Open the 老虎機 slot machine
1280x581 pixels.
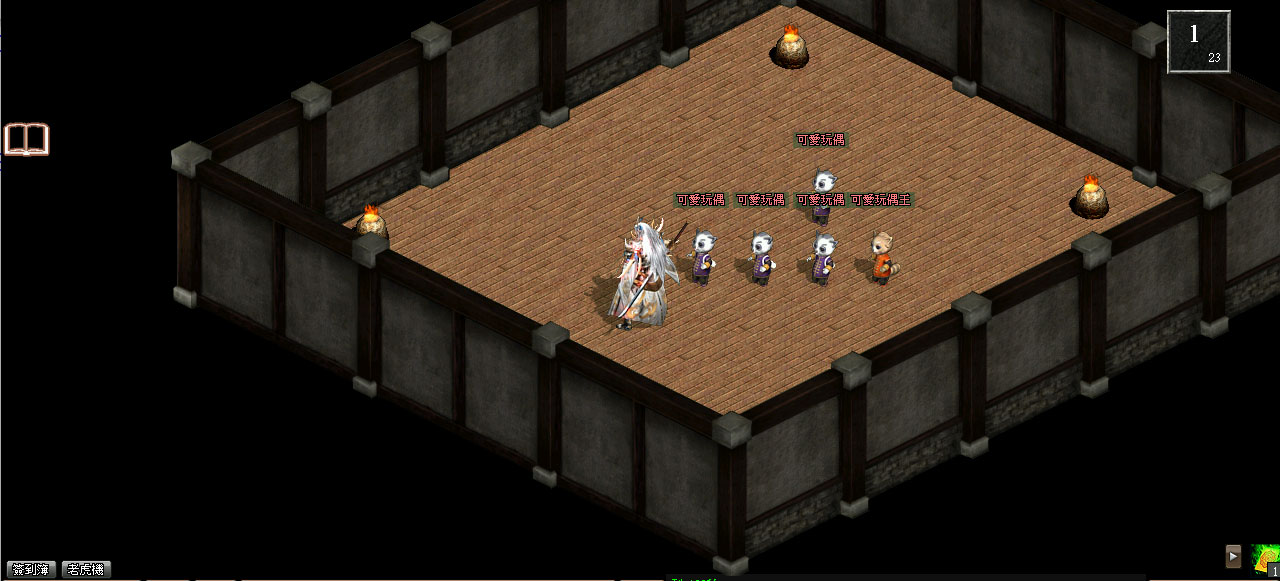click(x=86, y=569)
